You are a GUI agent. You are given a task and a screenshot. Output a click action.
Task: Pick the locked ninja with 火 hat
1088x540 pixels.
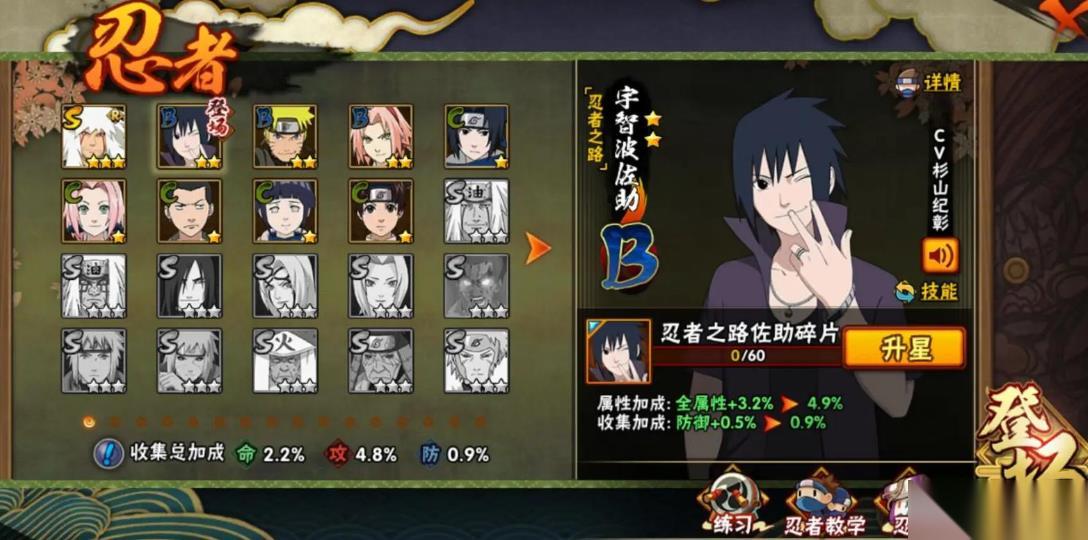tap(285, 360)
